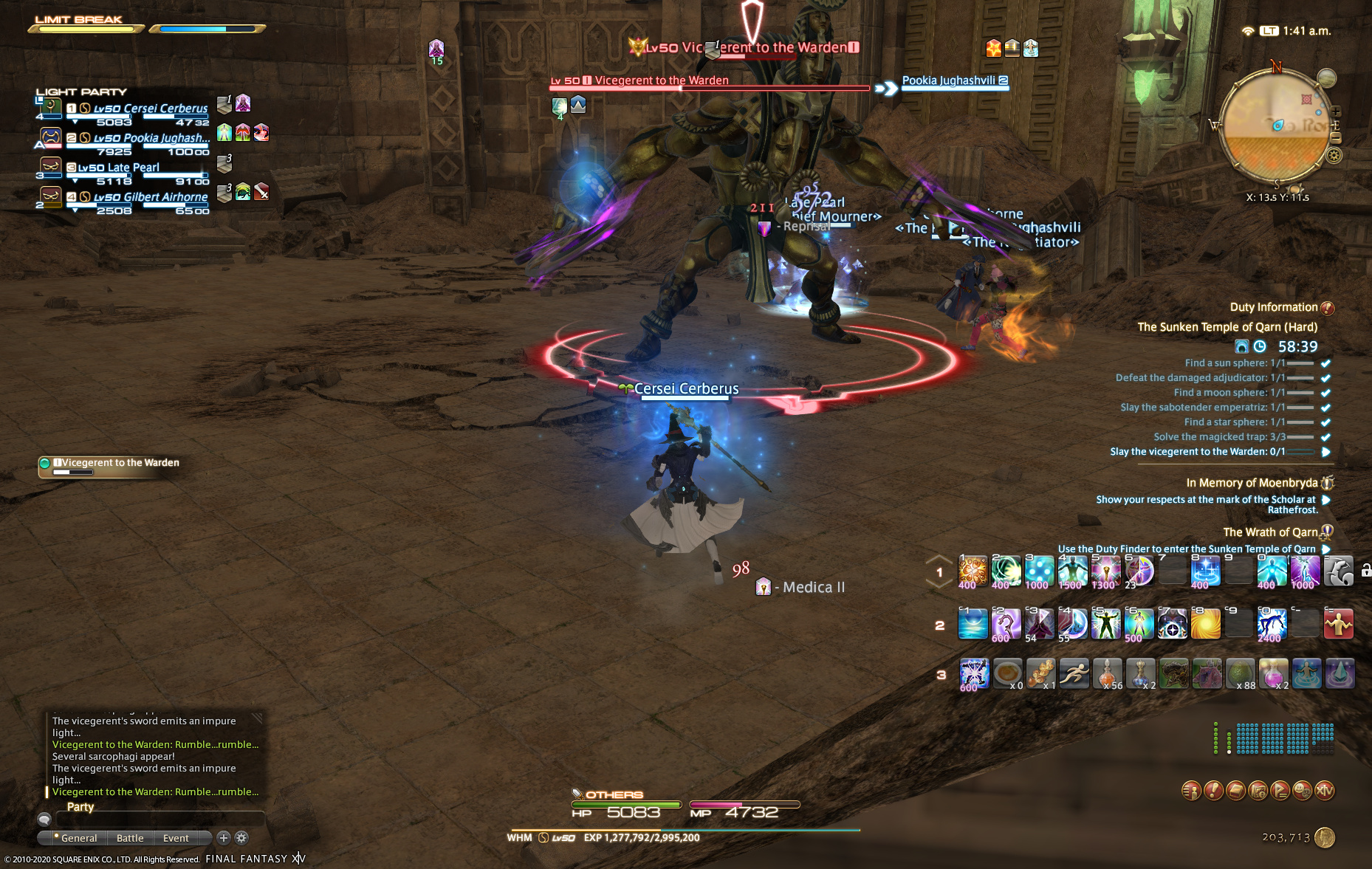1372x869 pixels.
Task: Open the Social smiley faces menu
Action: (1303, 791)
